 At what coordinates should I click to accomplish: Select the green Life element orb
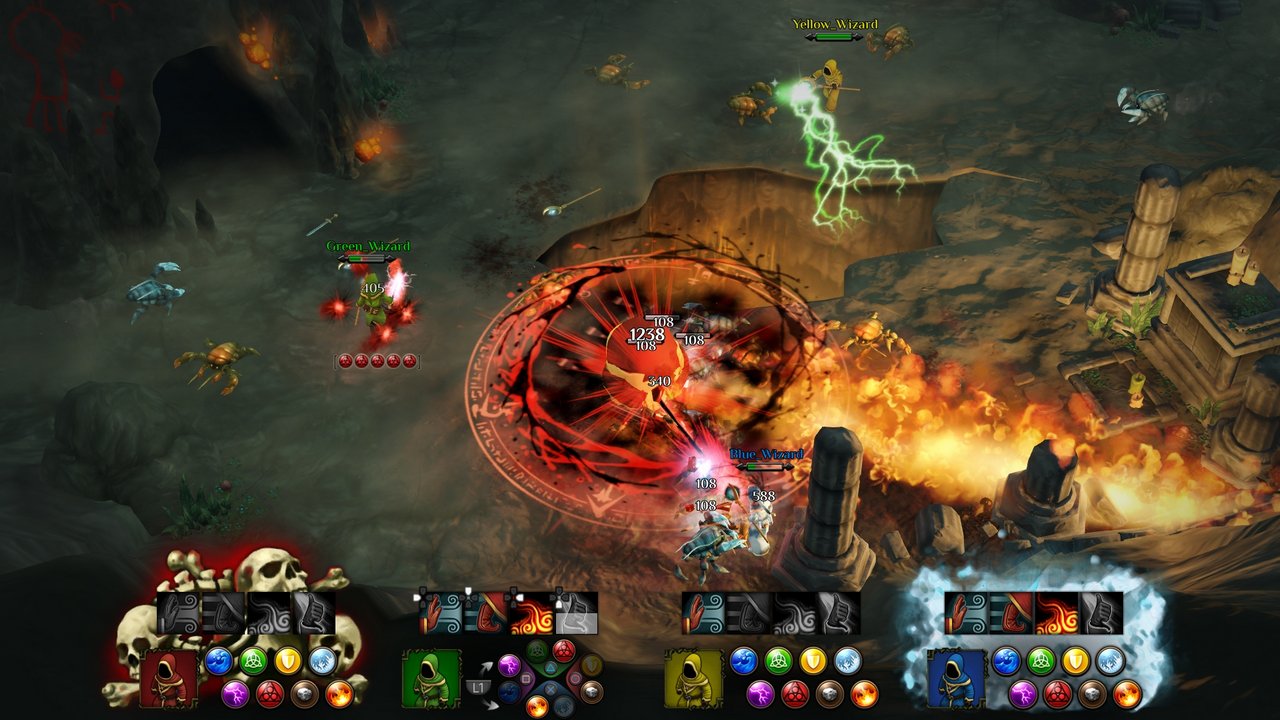252,660
